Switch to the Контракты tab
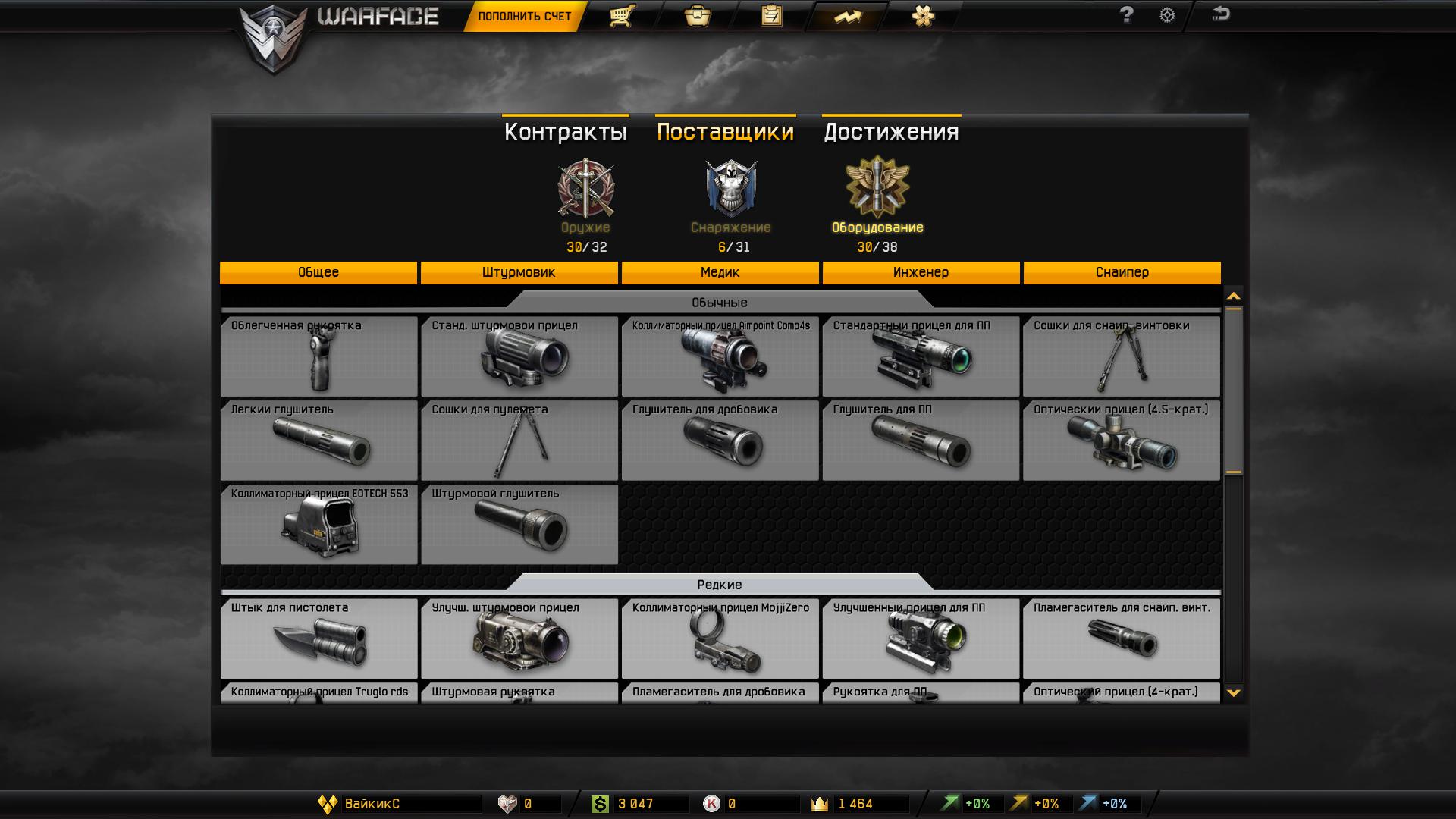 click(x=566, y=131)
